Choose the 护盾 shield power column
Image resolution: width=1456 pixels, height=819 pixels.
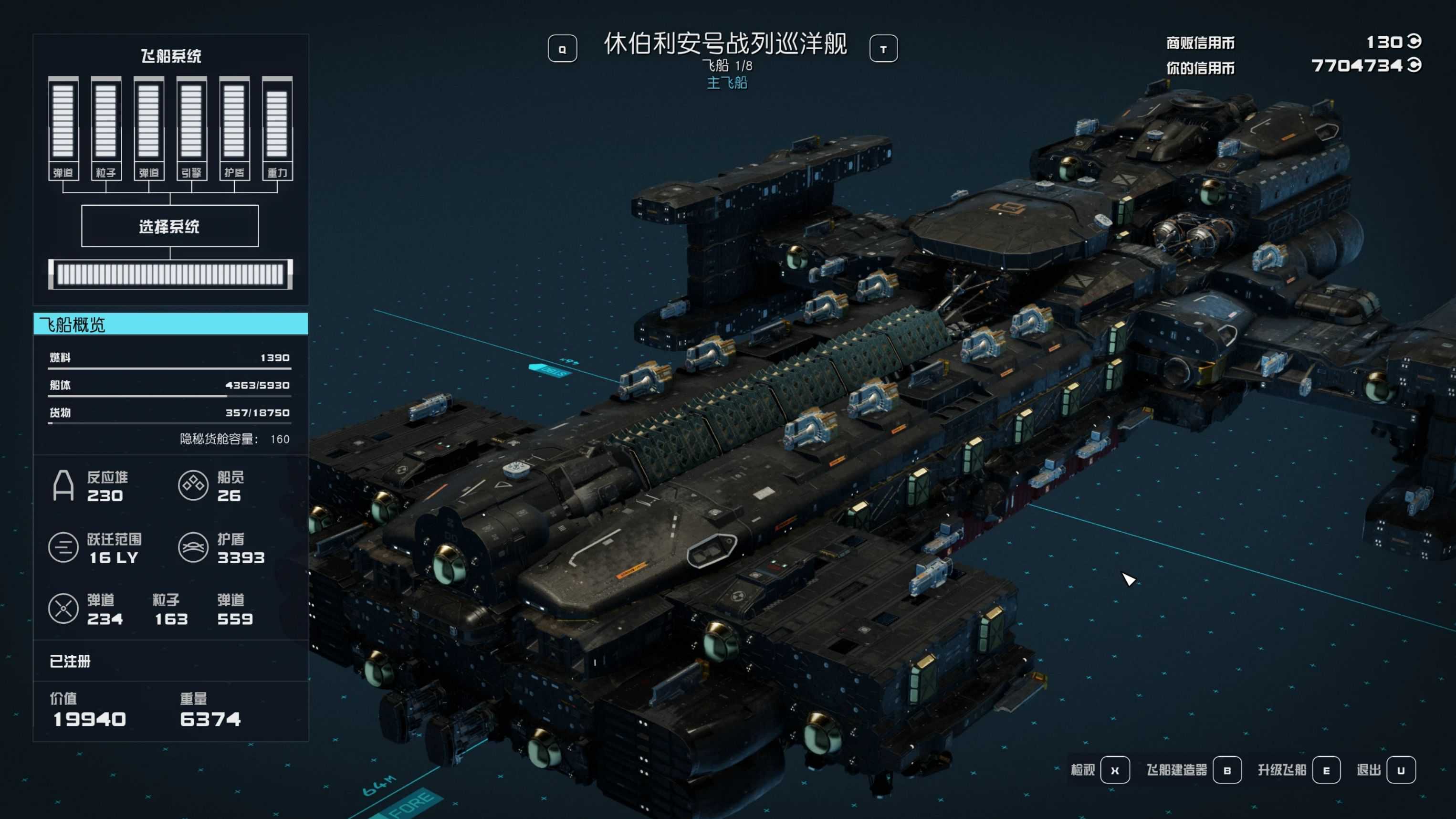point(234,129)
